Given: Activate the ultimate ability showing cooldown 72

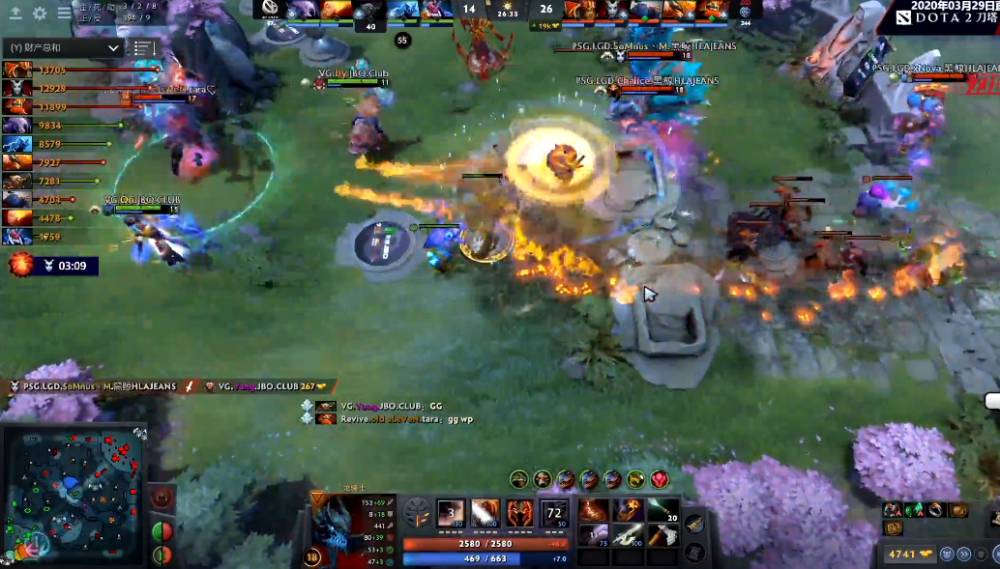Looking at the screenshot, I should tap(555, 514).
